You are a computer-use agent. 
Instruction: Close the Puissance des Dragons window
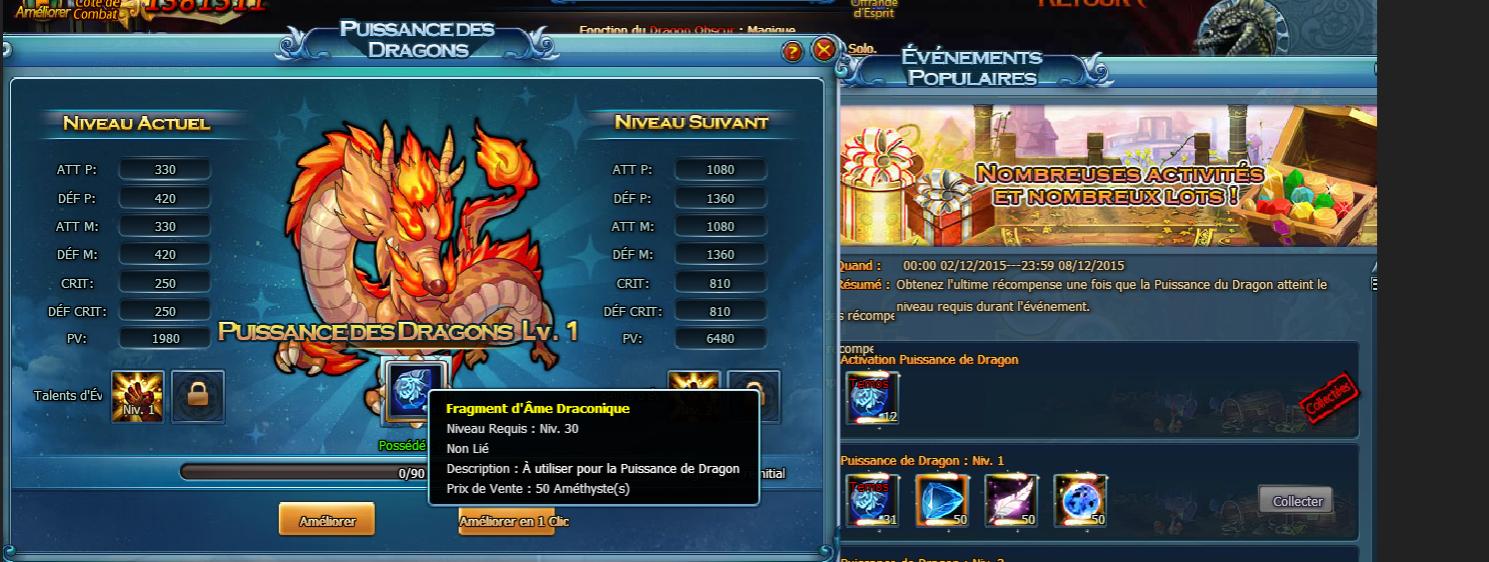824,50
